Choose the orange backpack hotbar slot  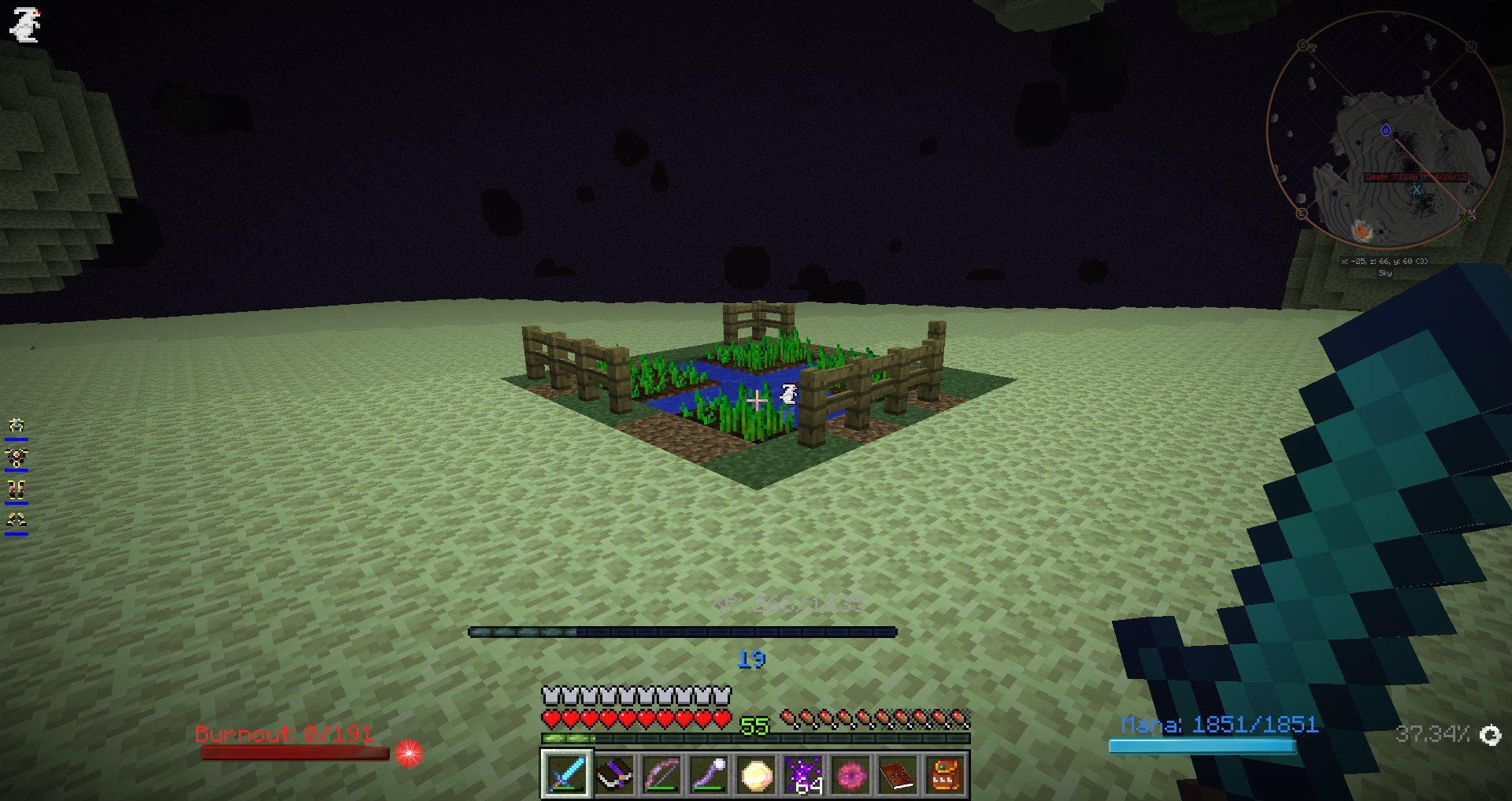(945, 775)
